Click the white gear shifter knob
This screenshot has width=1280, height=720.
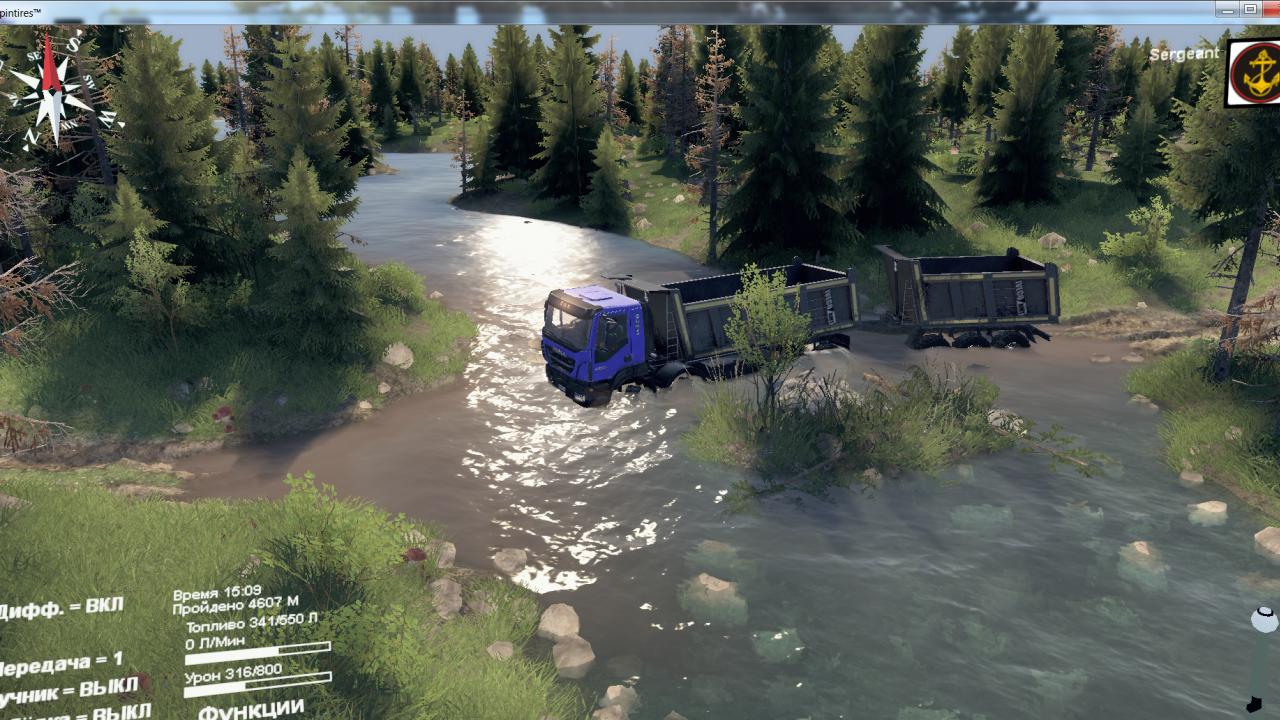coord(1264,620)
